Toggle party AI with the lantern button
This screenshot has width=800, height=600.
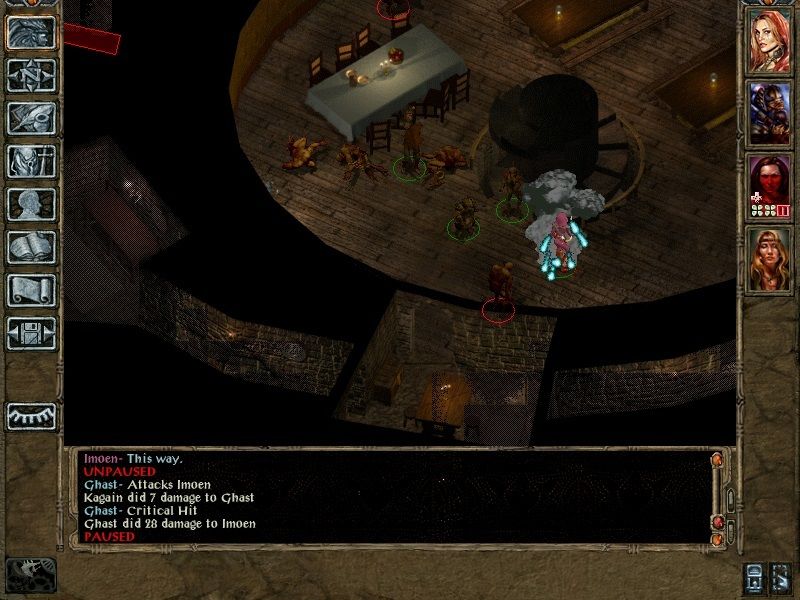pos(754,578)
